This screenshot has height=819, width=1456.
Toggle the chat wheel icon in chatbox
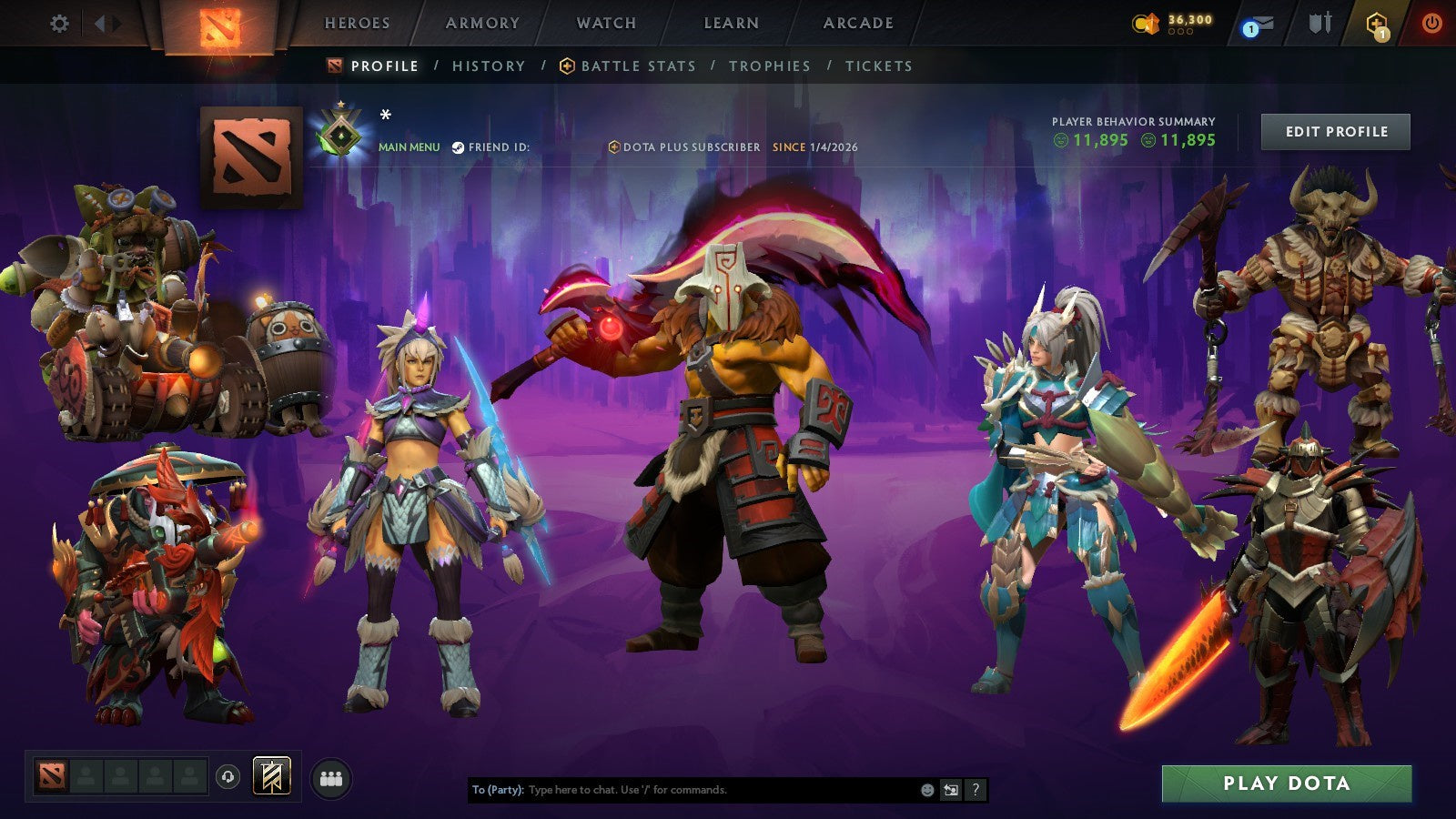click(x=950, y=790)
